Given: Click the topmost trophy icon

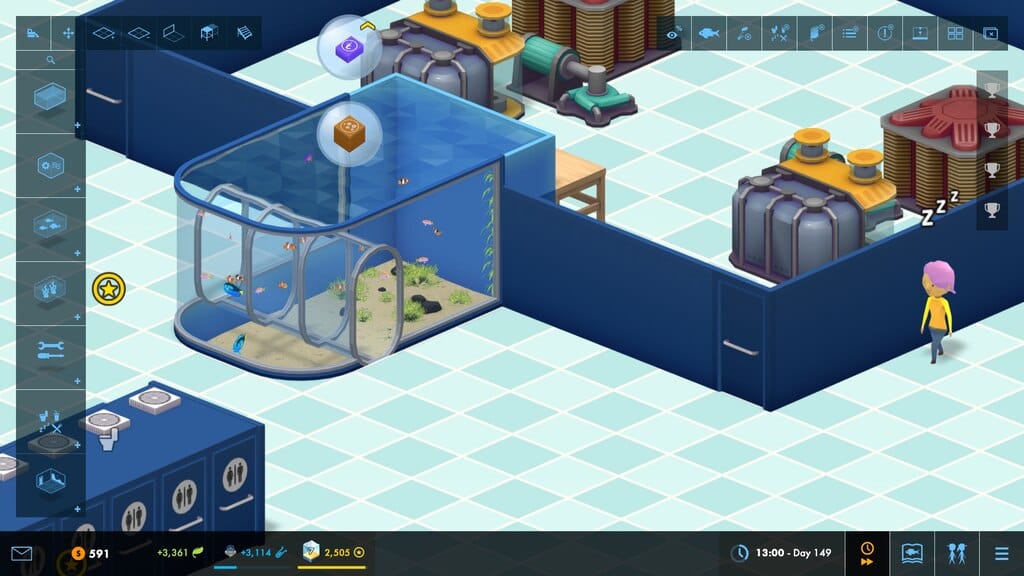Looking at the screenshot, I should coord(991,89).
